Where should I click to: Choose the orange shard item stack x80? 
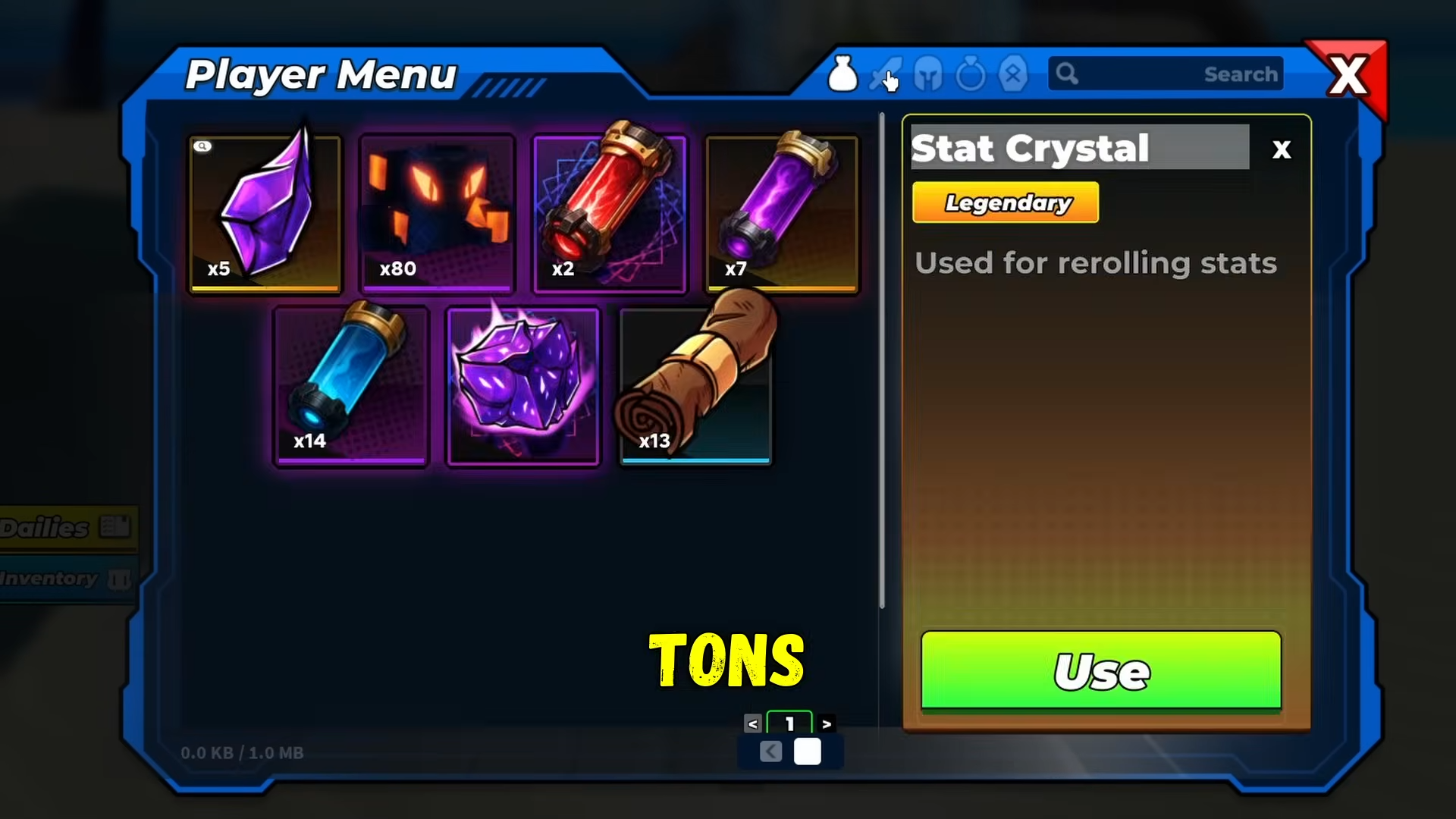[x=437, y=213]
